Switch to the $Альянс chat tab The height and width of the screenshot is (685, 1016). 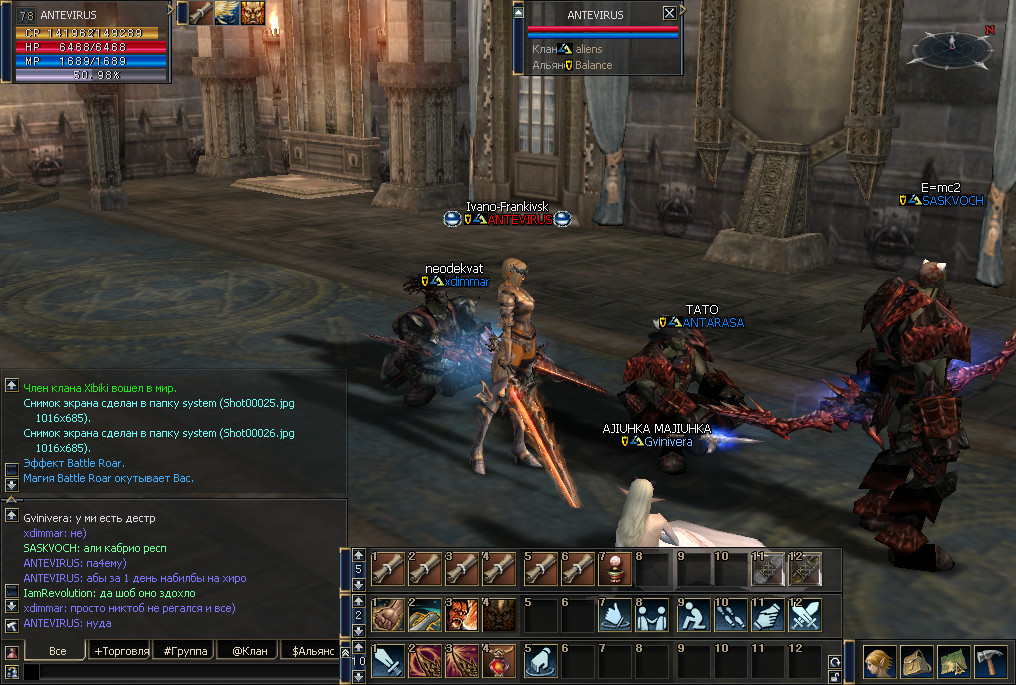[x=312, y=651]
